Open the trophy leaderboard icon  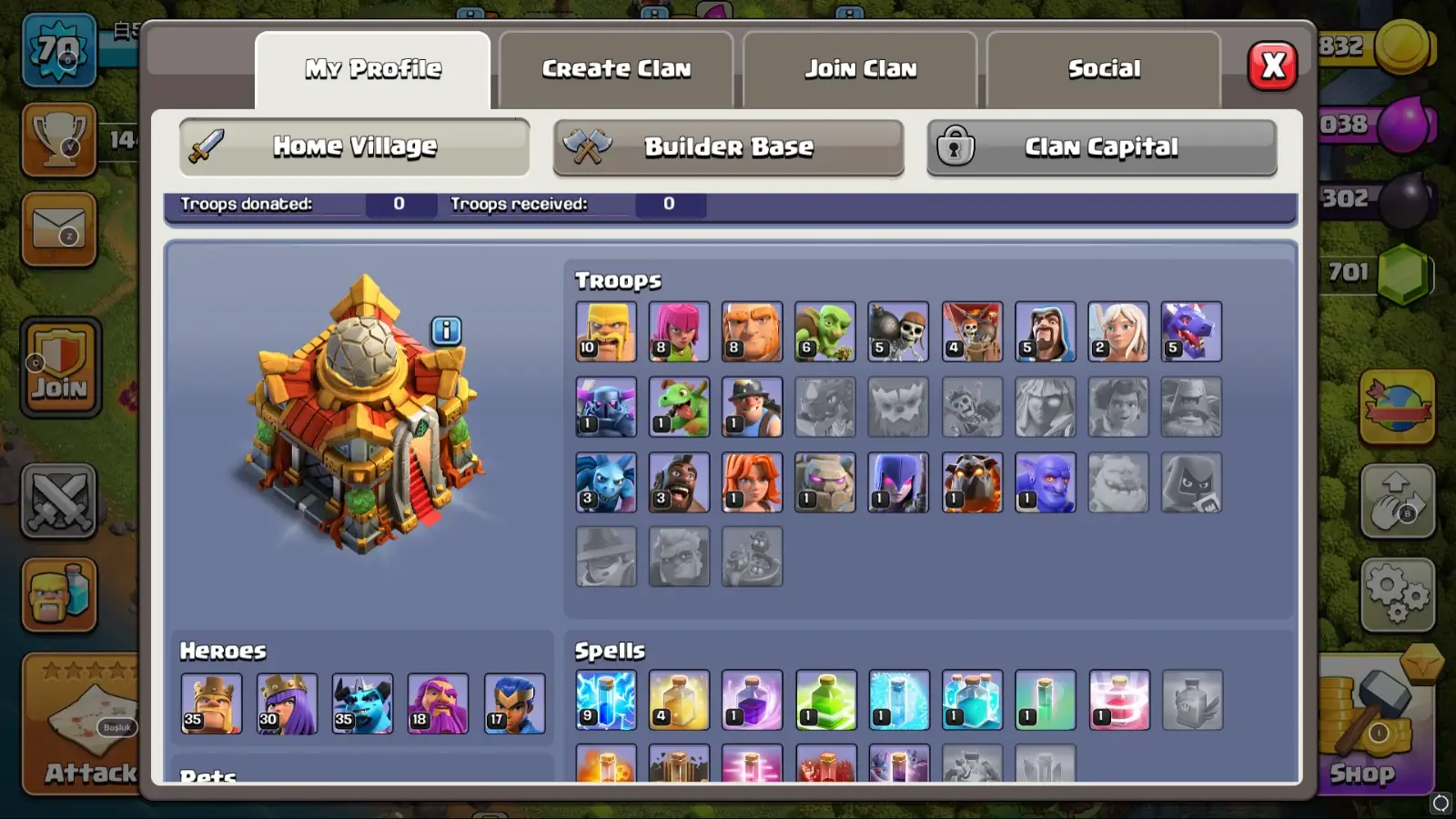tap(59, 141)
